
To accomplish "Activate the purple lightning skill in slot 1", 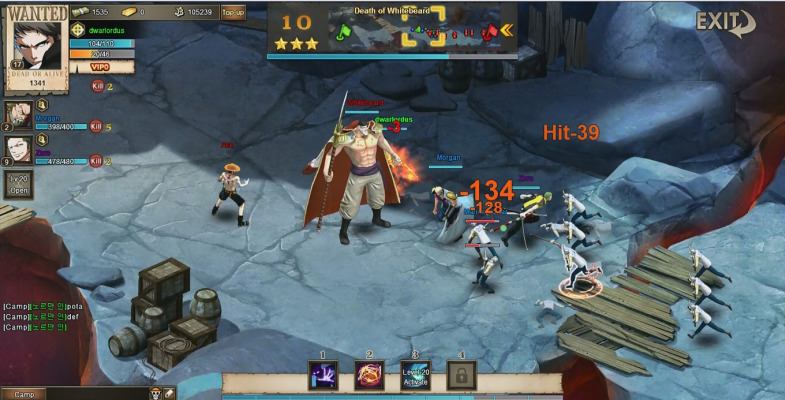I will [323, 375].
